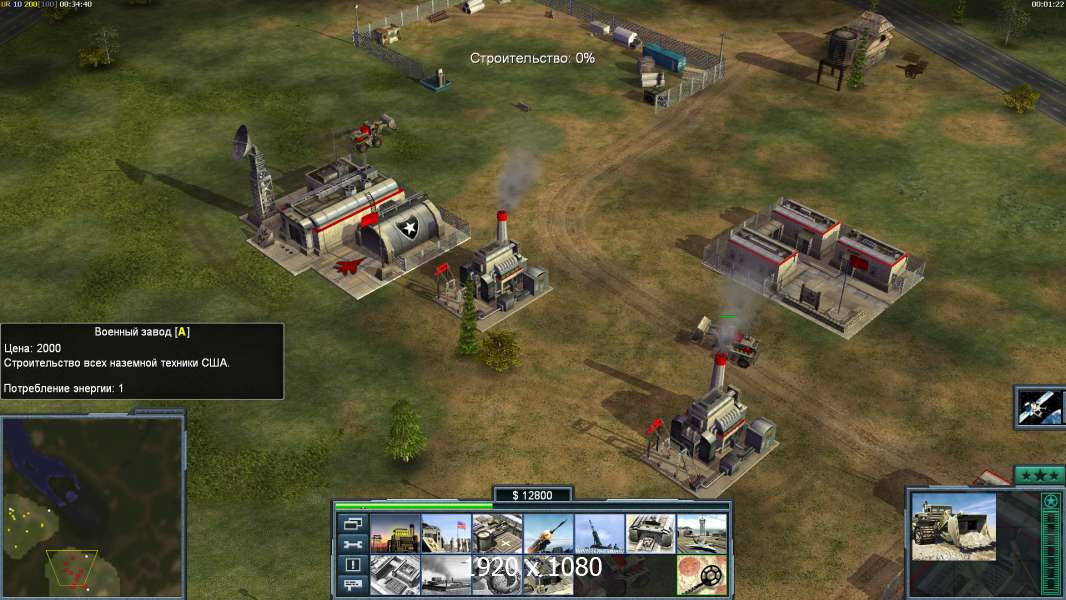Build the War Factory tank icon

click(x=650, y=534)
